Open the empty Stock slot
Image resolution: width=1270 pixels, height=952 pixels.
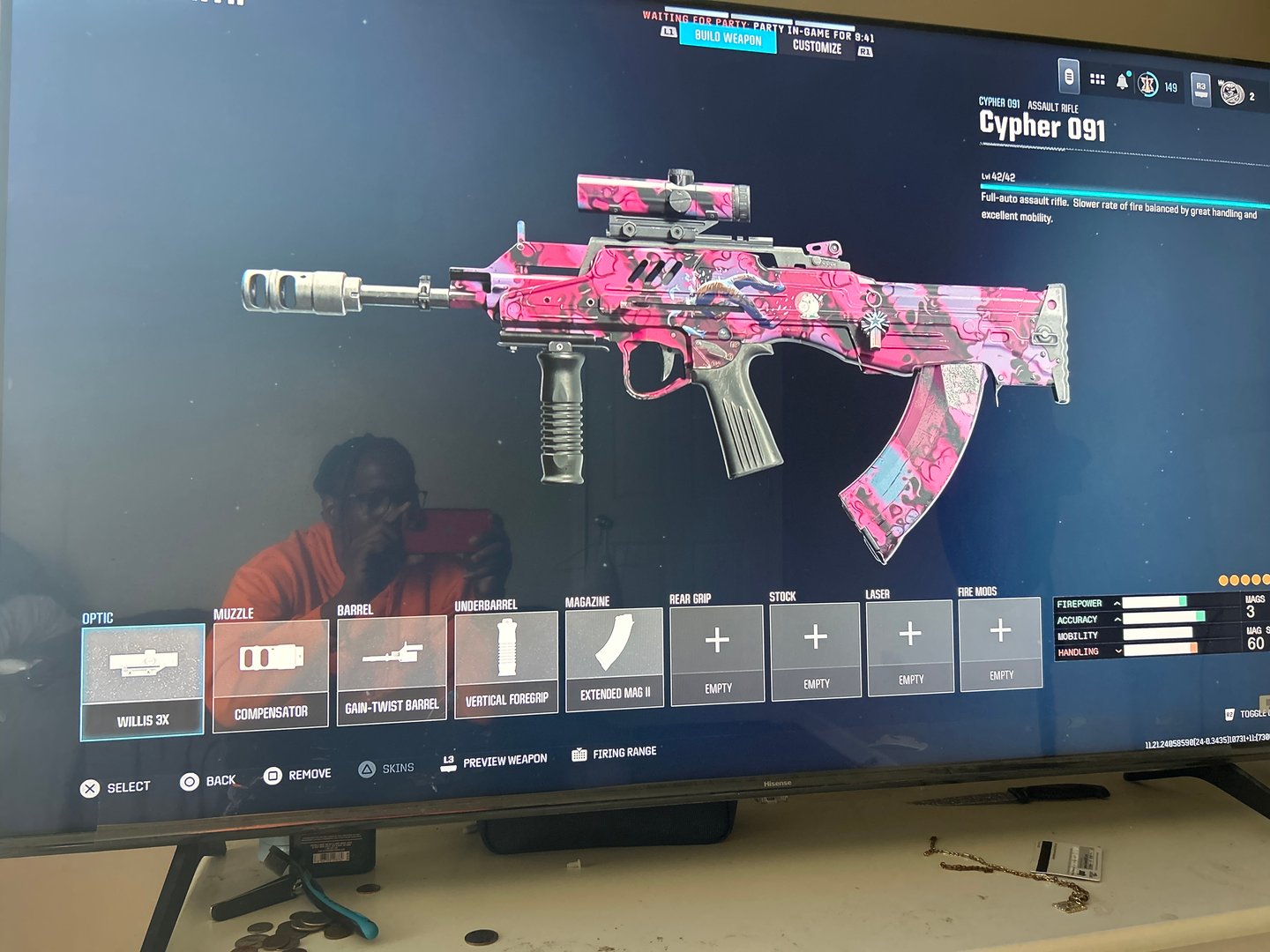click(x=816, y=650)
